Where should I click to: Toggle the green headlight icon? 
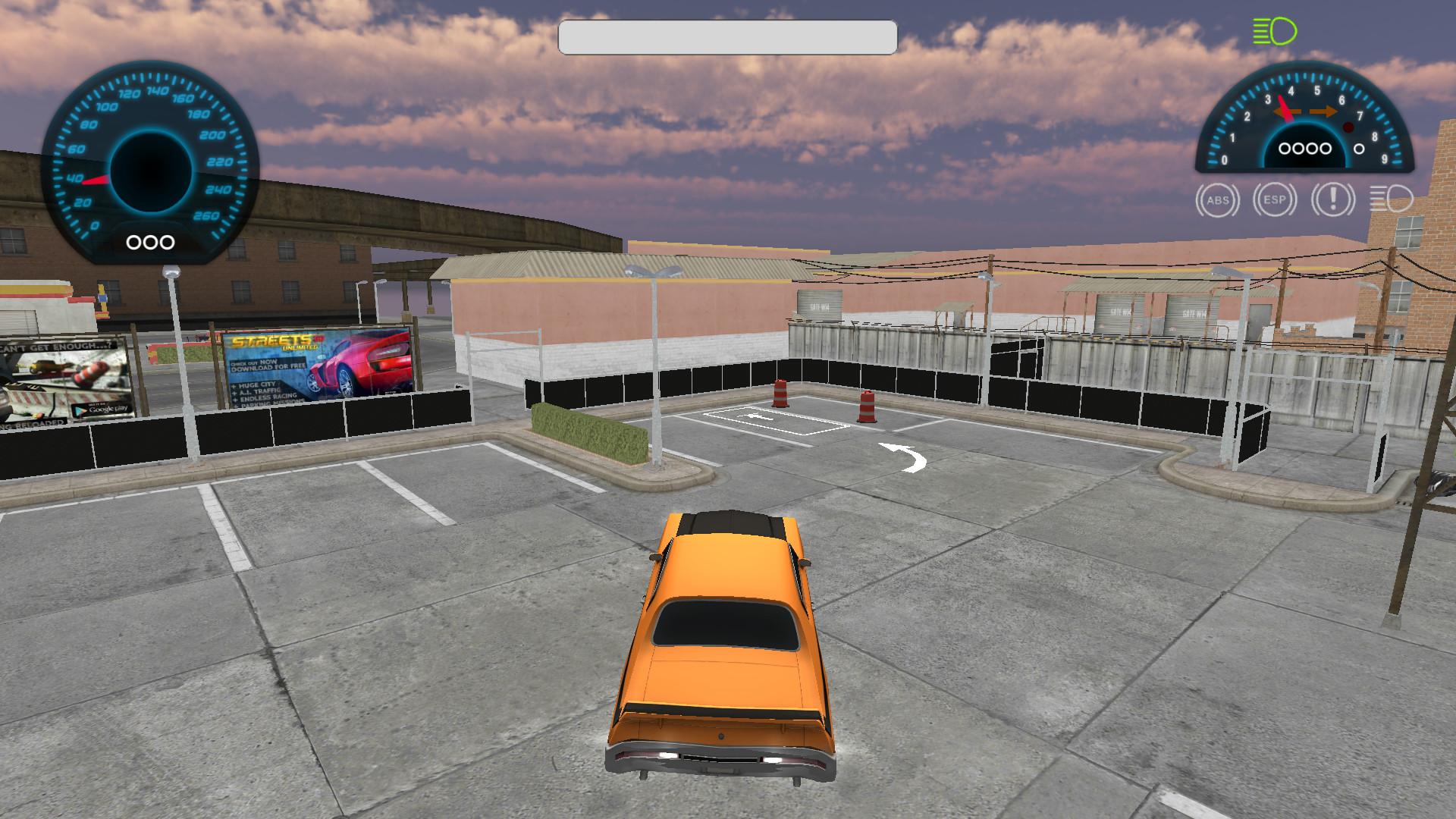coord(1275,32)
